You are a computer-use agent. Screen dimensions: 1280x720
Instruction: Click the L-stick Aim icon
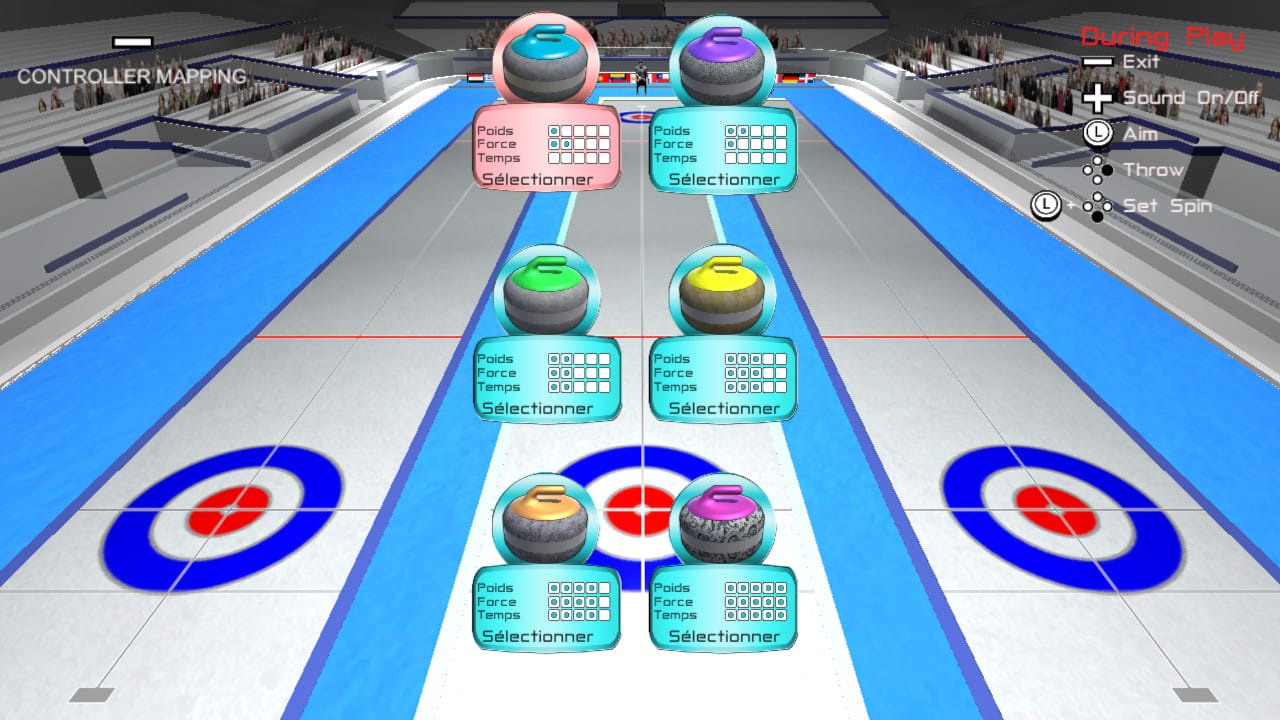[x=1097, y=133]
